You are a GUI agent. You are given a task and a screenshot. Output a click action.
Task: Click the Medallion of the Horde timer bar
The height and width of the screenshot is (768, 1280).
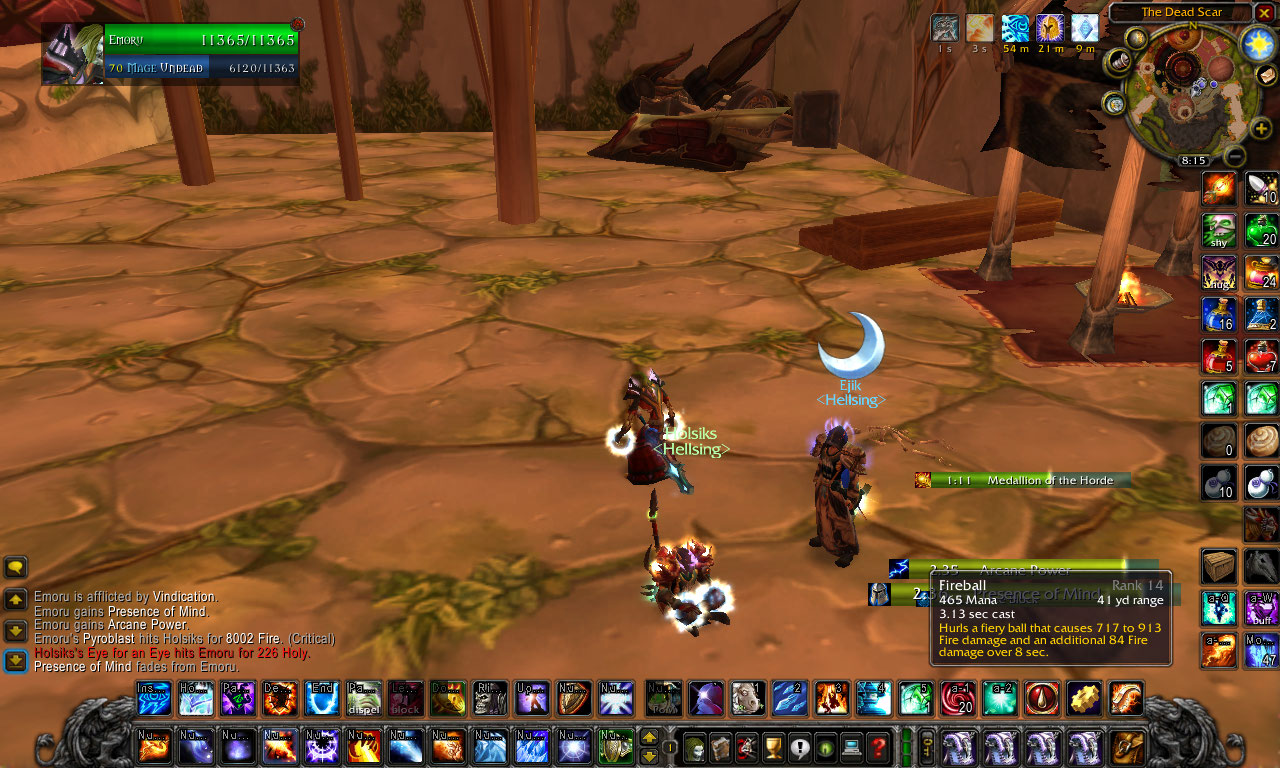(1030, 480)
